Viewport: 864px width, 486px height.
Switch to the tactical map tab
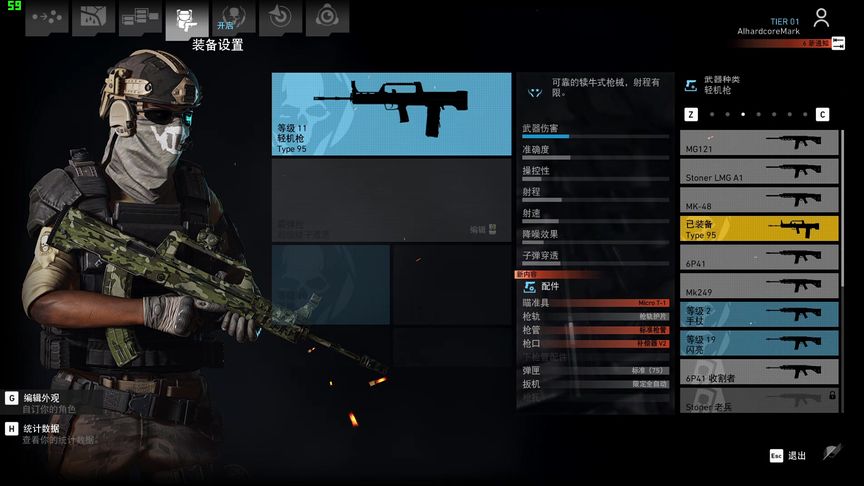click(93, 17)
